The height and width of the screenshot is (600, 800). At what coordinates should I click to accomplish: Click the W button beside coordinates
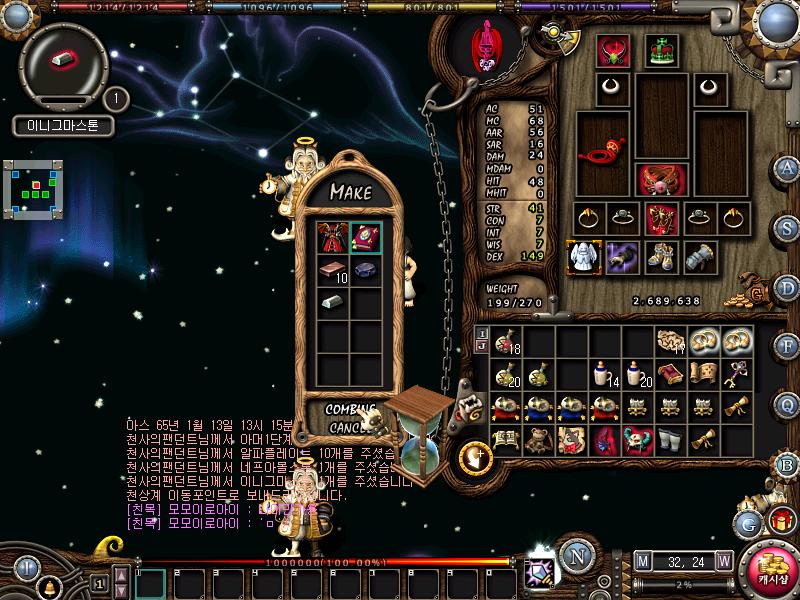pos(722,560)
